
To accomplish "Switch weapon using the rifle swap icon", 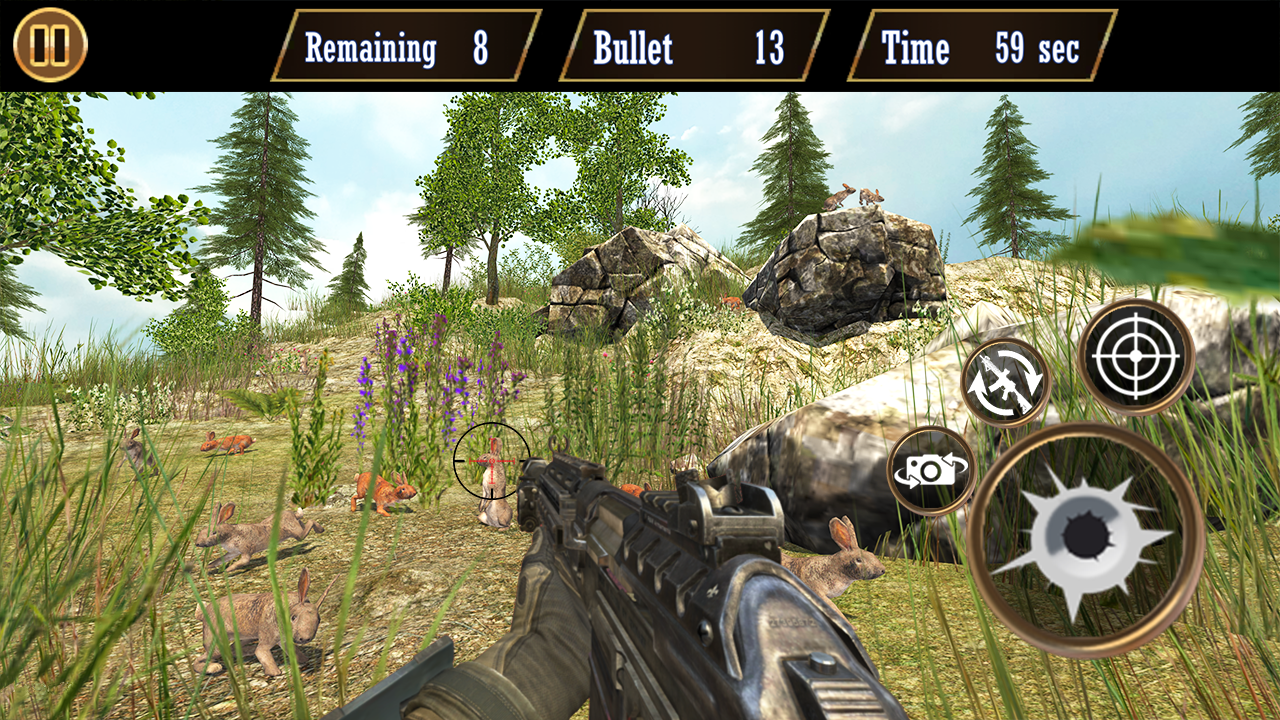I will point(1005,382).
